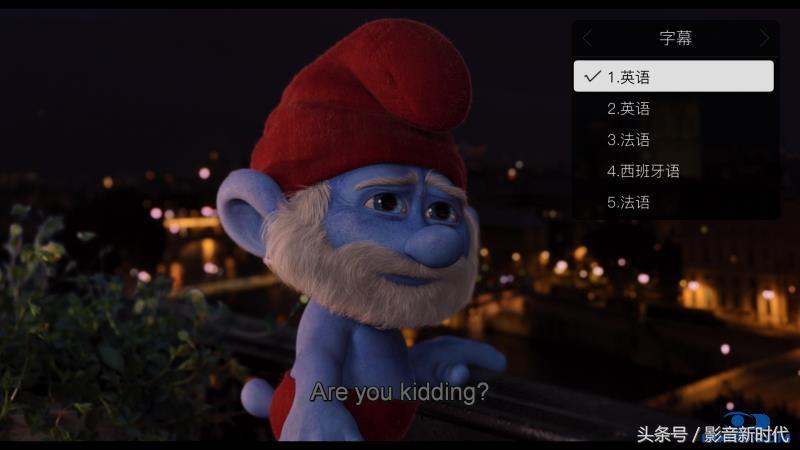
Task: Click the right arrow beside 字幕 header
Action: 764,38
